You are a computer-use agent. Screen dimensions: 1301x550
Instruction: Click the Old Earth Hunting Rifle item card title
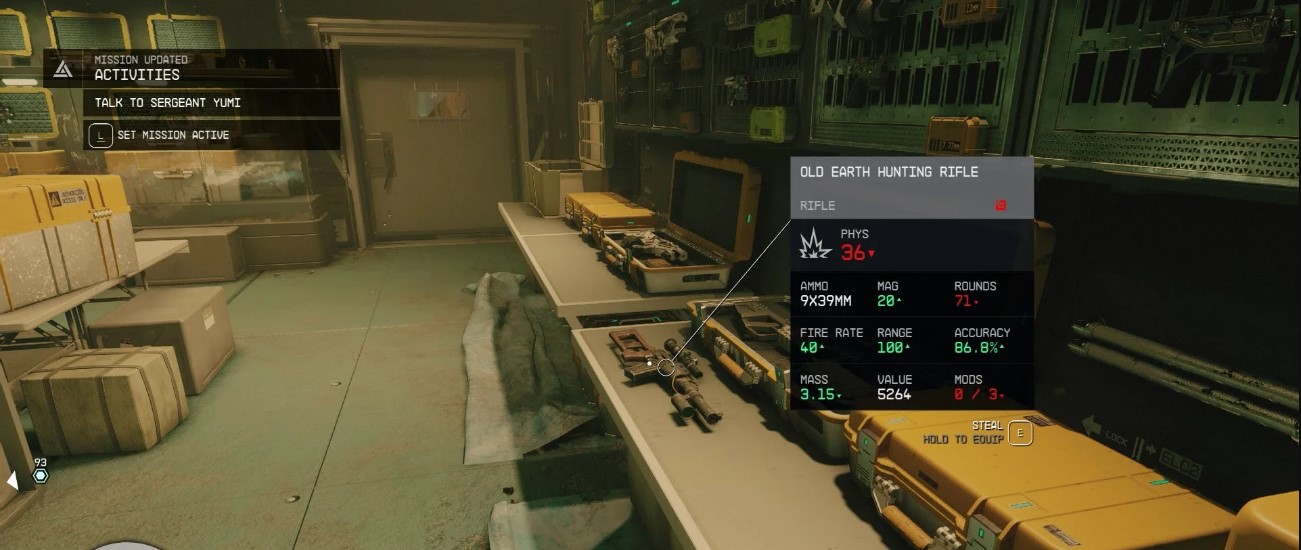pos(889,172)
